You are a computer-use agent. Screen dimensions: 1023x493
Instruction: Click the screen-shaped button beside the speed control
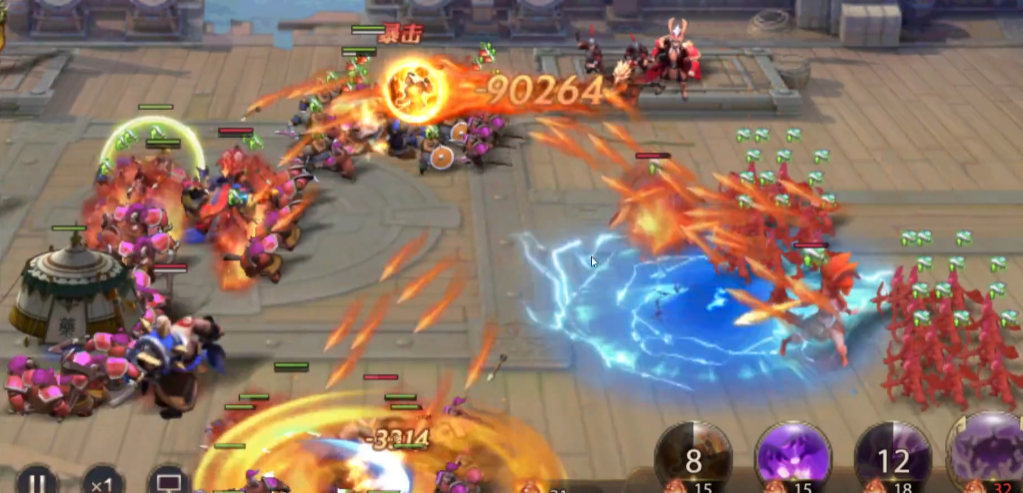(x=168, y=482)
